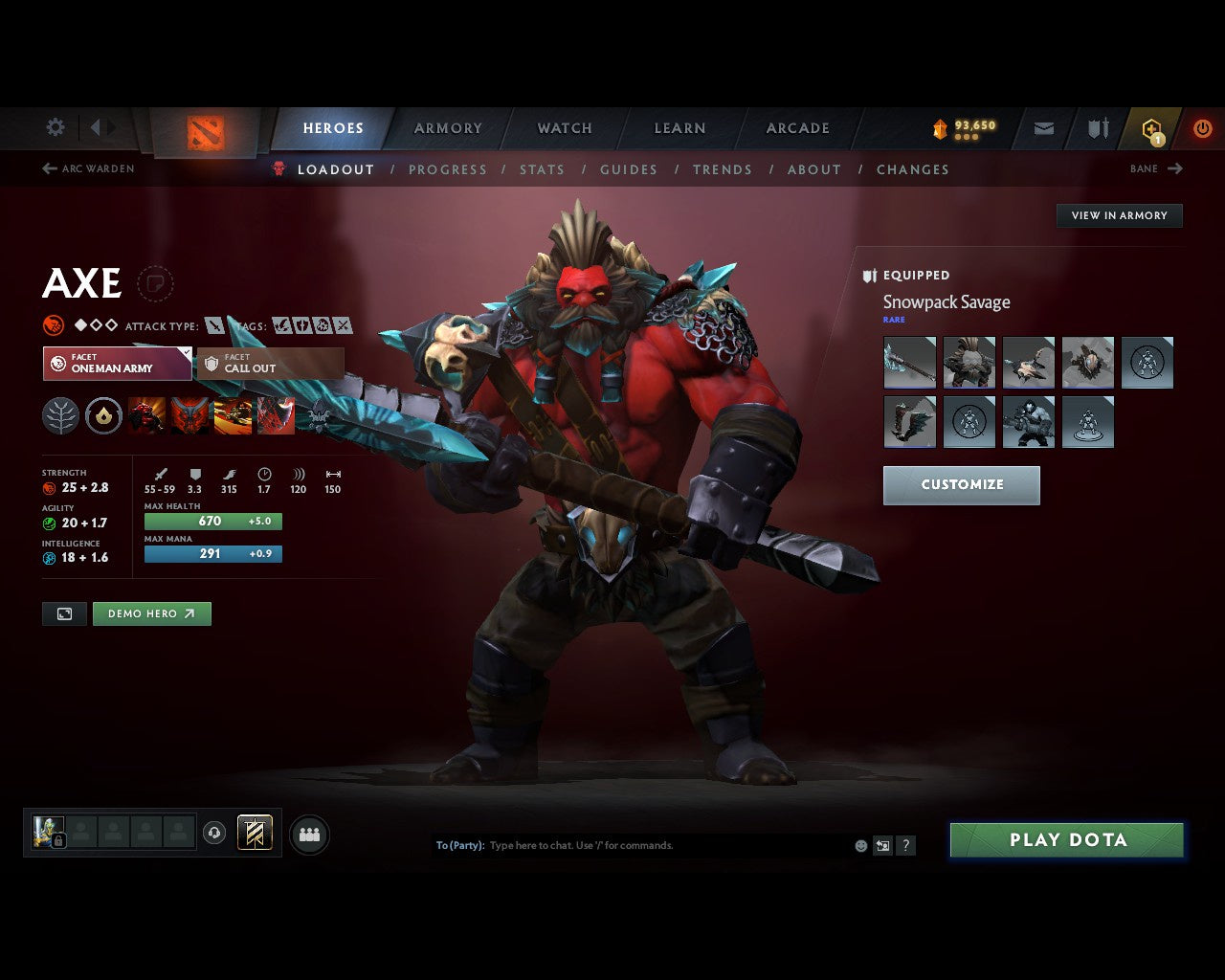The image size is (1225, 980).
Task: Toggle the party lobby guild banner
Action: point(255,833)
